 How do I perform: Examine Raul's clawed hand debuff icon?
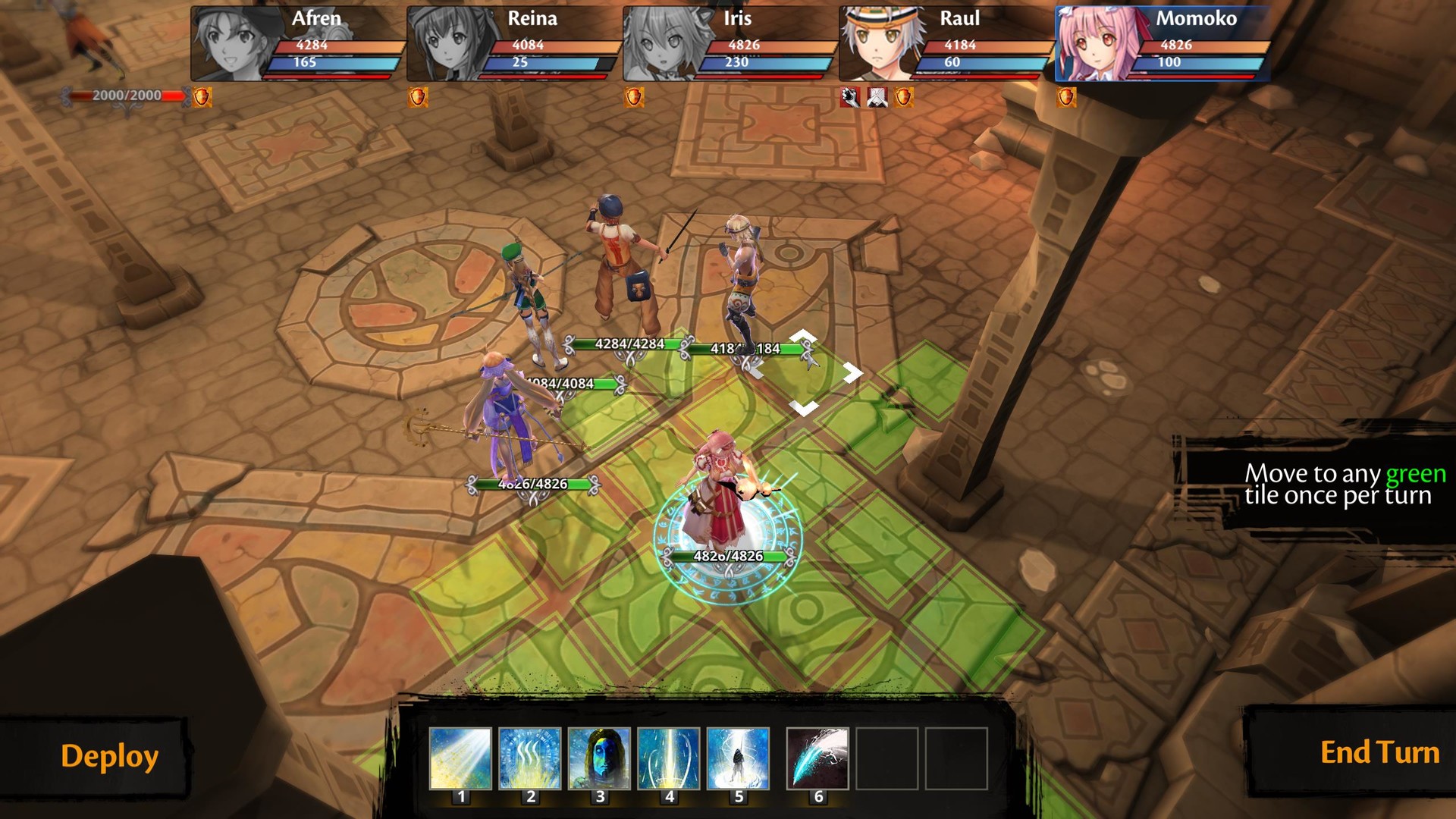[849, 99]
